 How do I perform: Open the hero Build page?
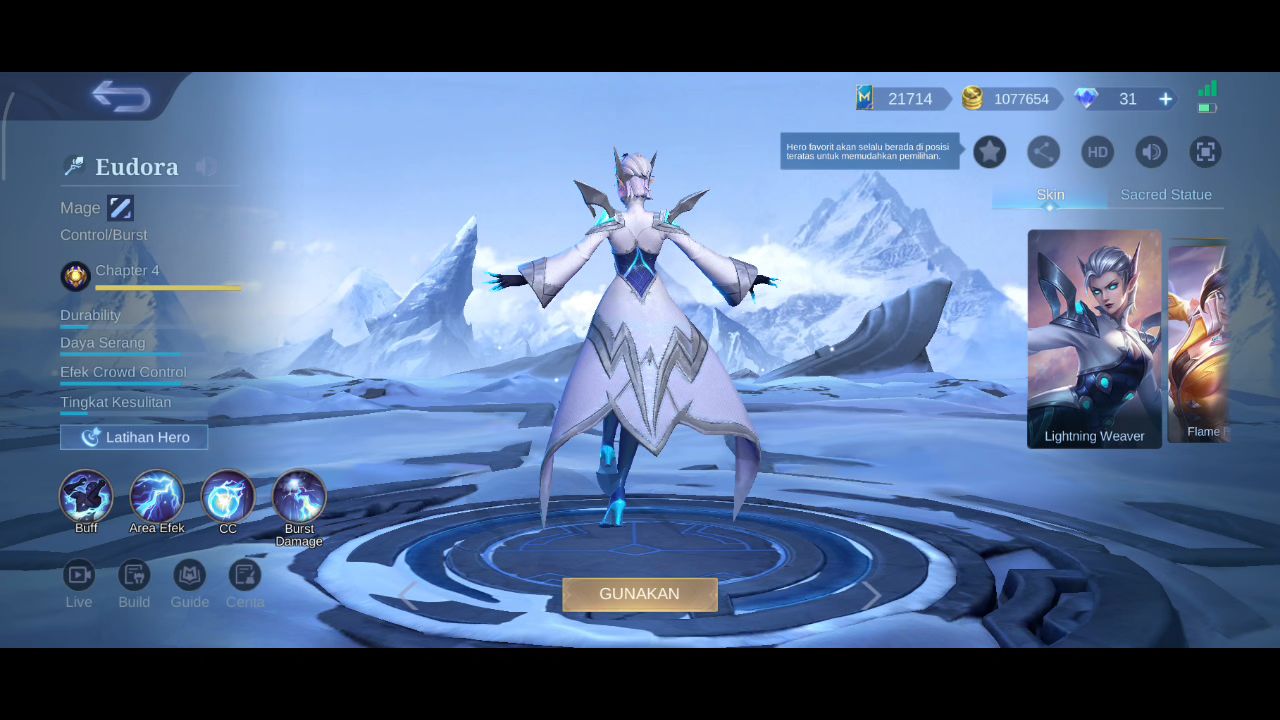point(134,575)
